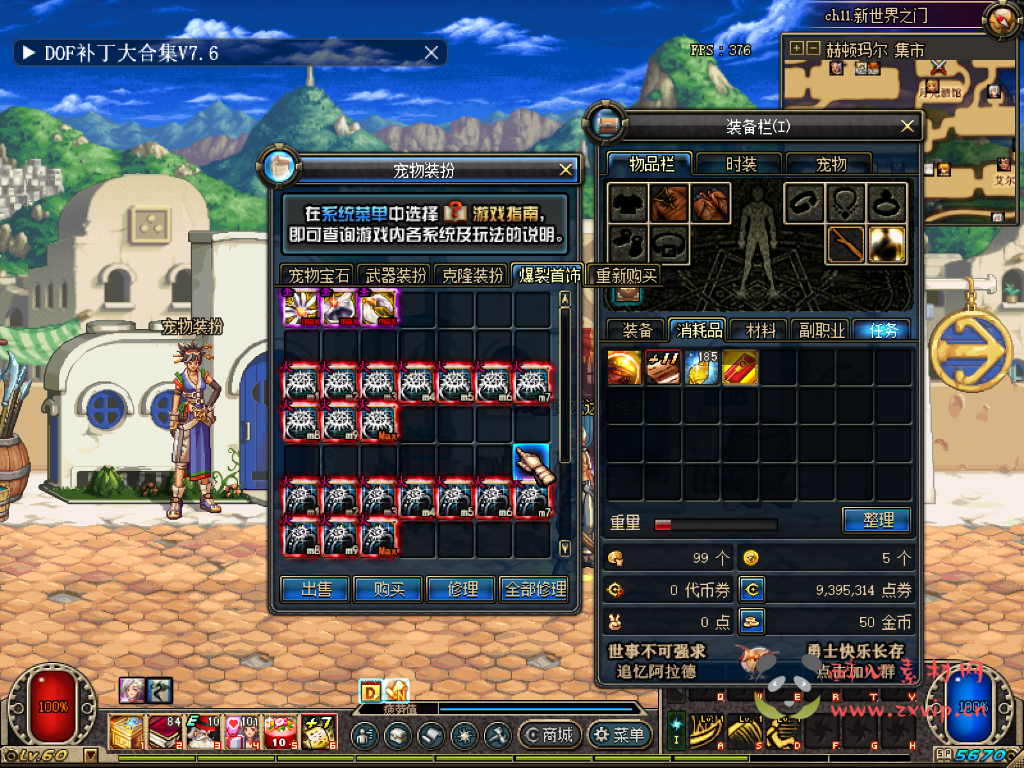
Task: Click the 出售 sell button
Action: coord(316,589)
